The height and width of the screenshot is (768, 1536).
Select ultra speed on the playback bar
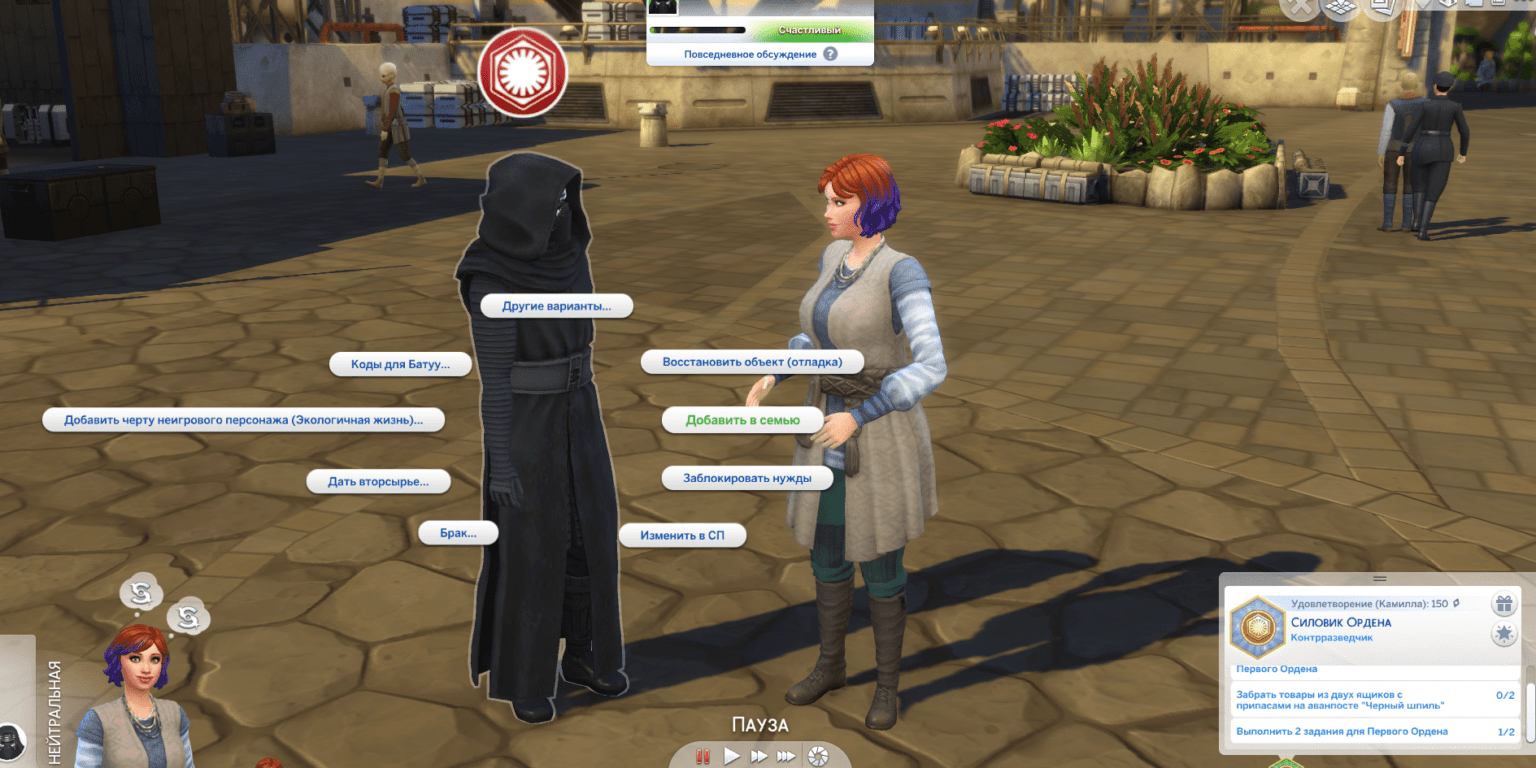[786, 756]
